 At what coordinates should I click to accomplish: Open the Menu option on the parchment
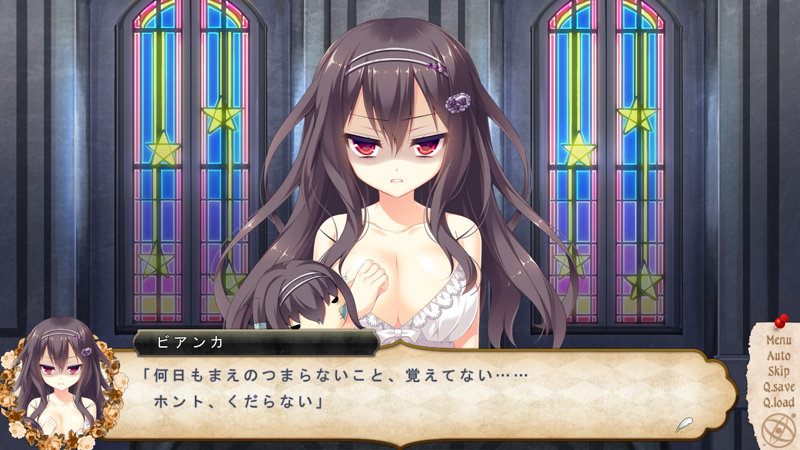[778, 341]
